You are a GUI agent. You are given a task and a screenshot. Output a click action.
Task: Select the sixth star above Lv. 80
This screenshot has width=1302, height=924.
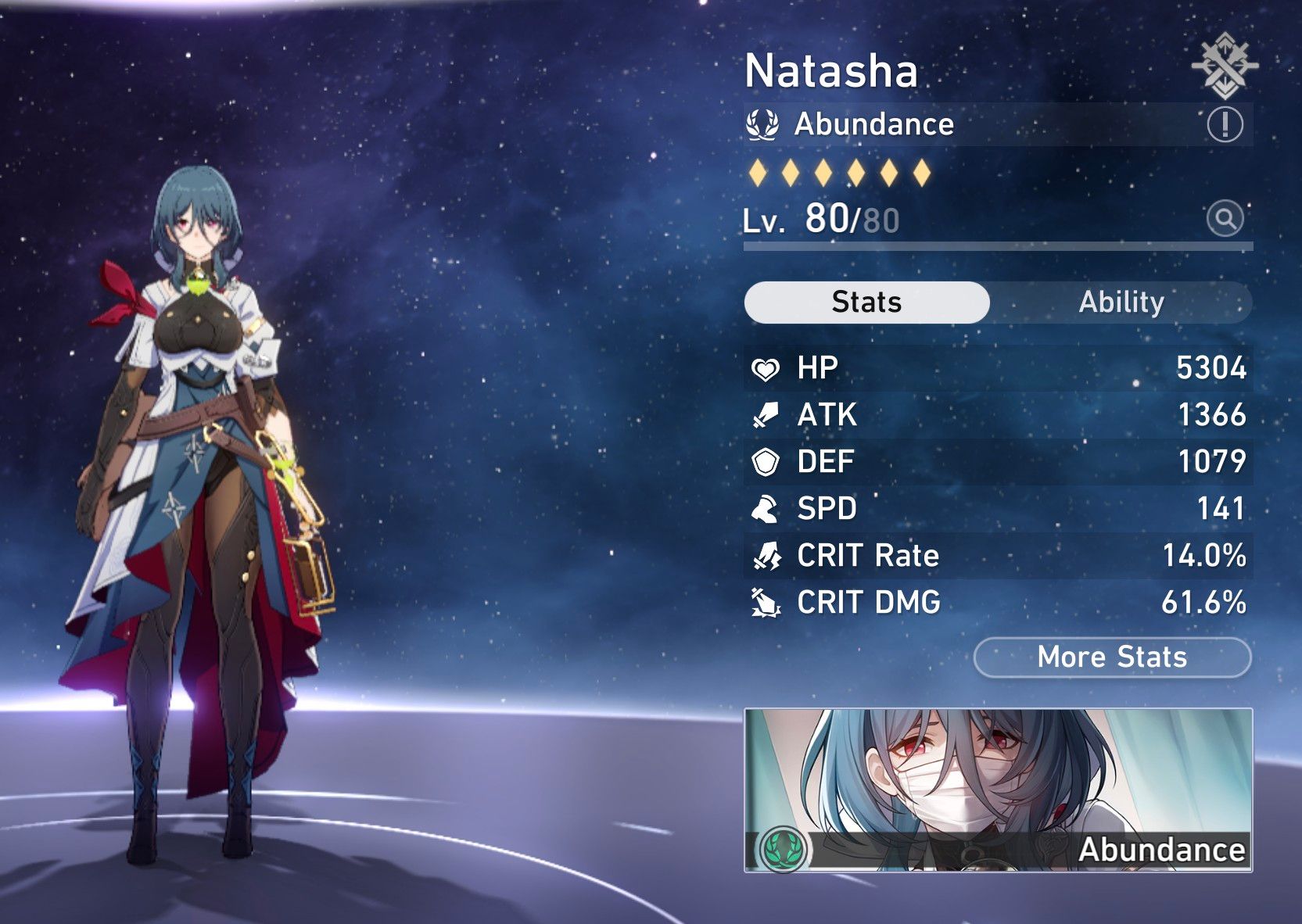923,174
